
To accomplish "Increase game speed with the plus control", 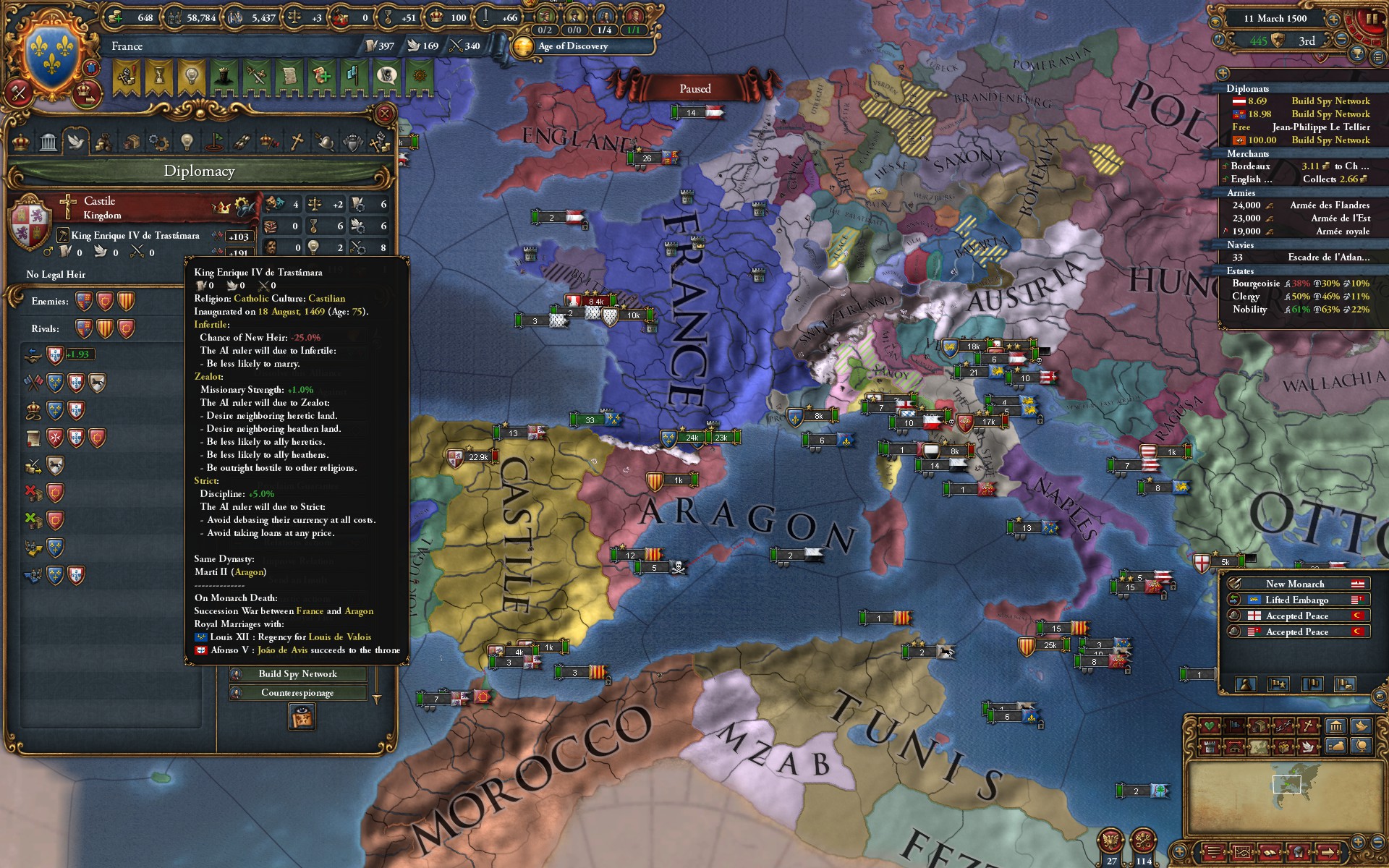I will click(1335, 20).
